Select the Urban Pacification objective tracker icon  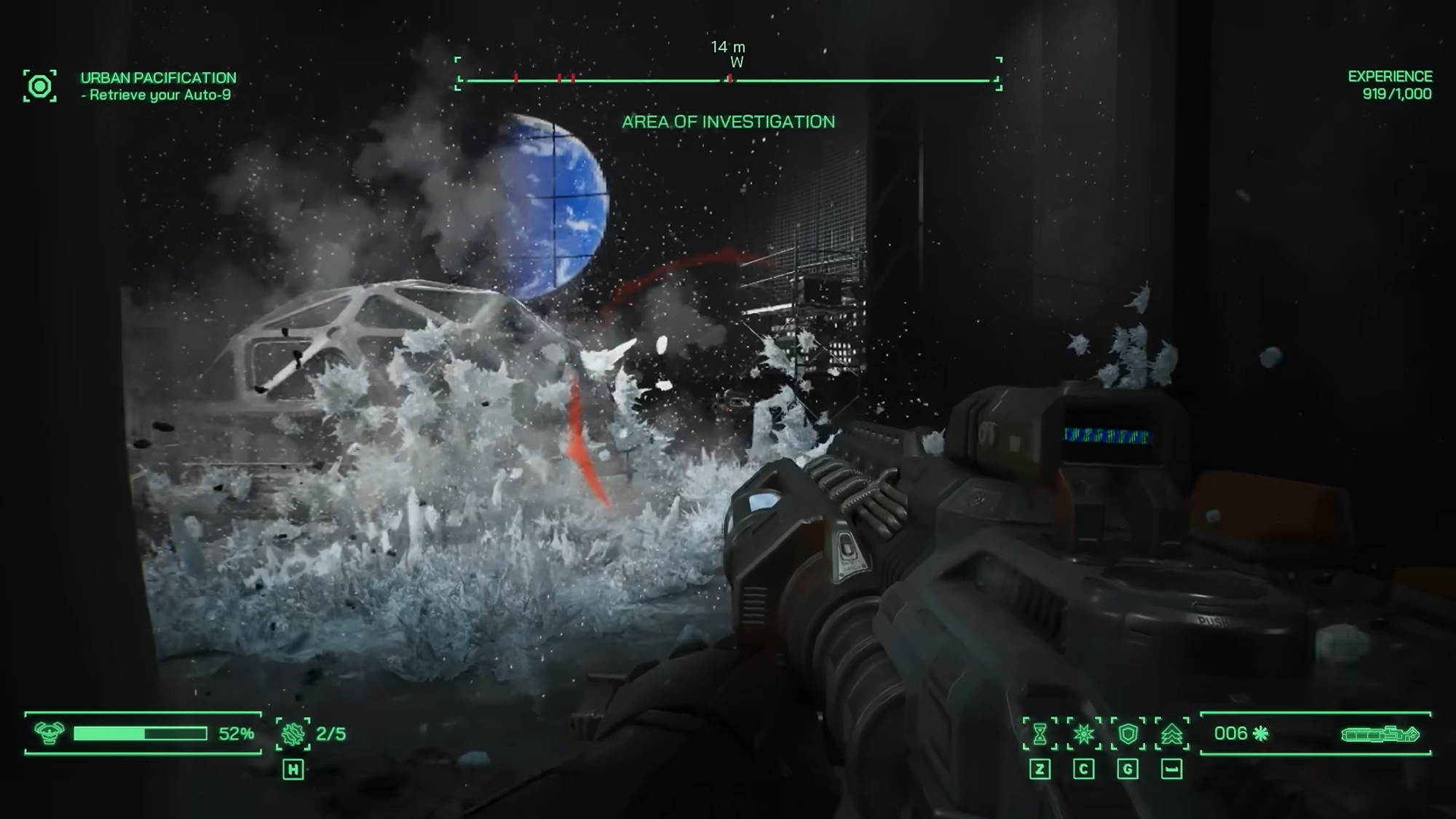[40, 87]
